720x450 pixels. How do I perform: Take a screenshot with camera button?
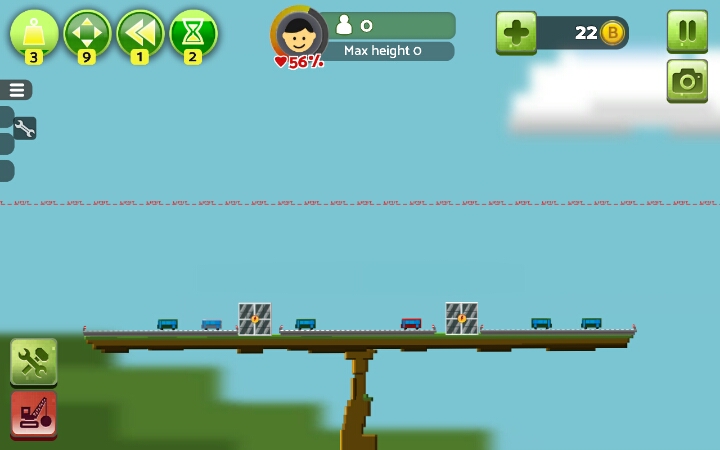(x=687, y=81)
